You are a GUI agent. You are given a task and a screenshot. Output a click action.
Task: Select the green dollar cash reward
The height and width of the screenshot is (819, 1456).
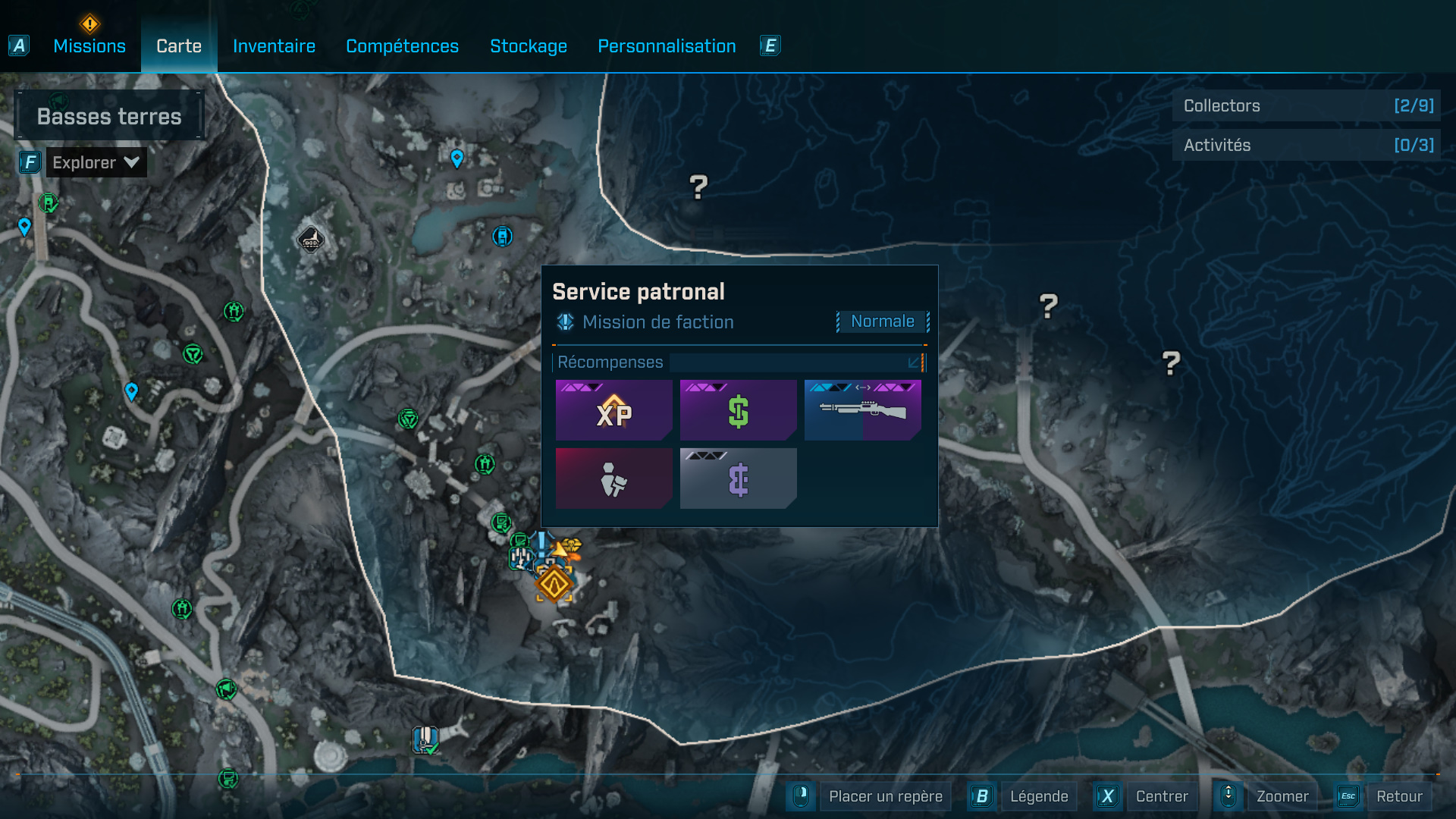(x=738, y=410)
